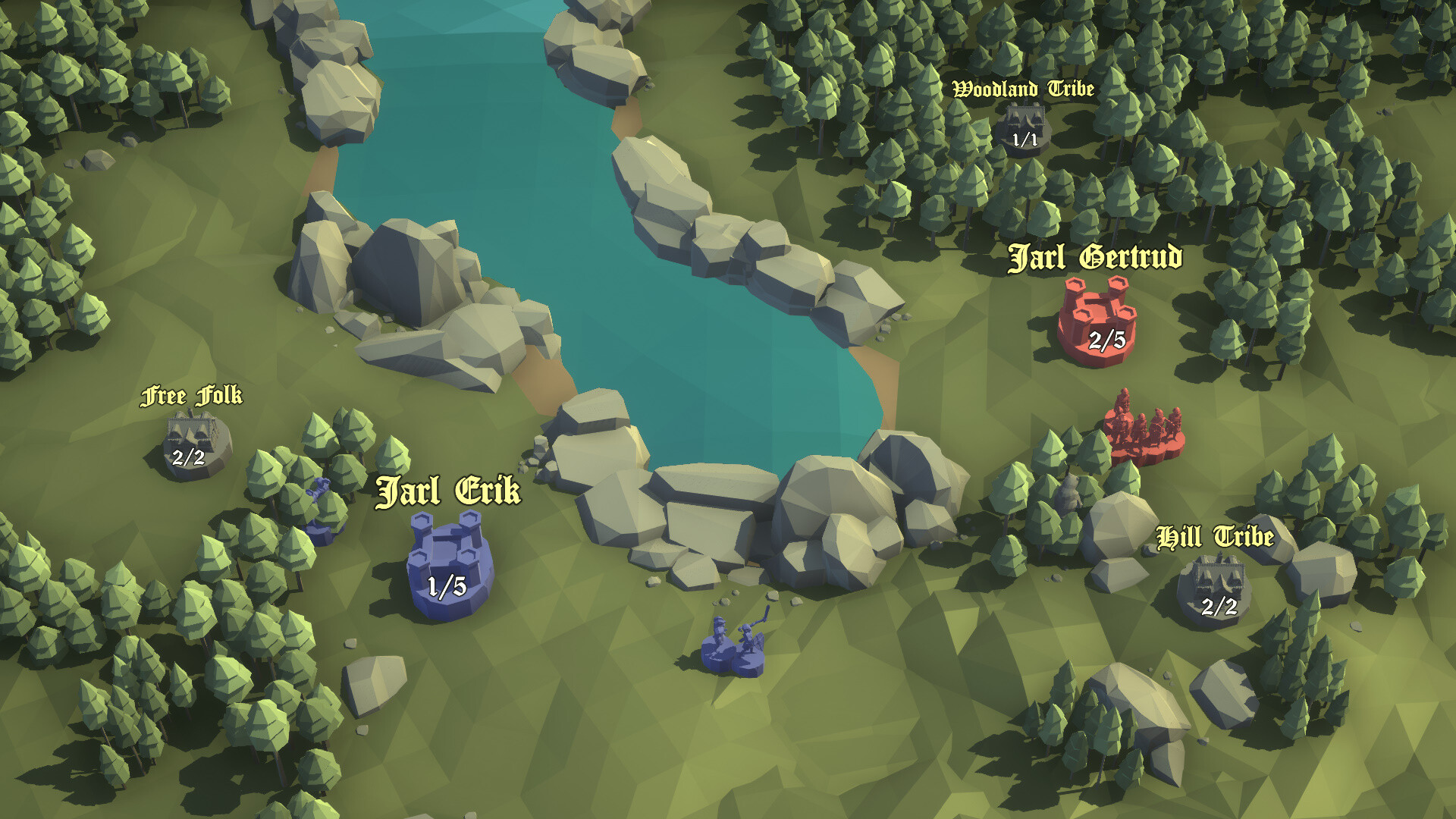1456x819 pixels.
Task: Click the Jarl Erik name label
Action: click(x=449, y=493)
